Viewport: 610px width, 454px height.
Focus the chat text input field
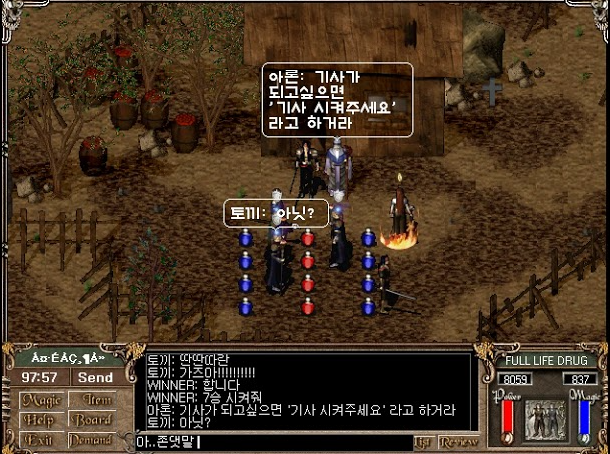[272, 442]
